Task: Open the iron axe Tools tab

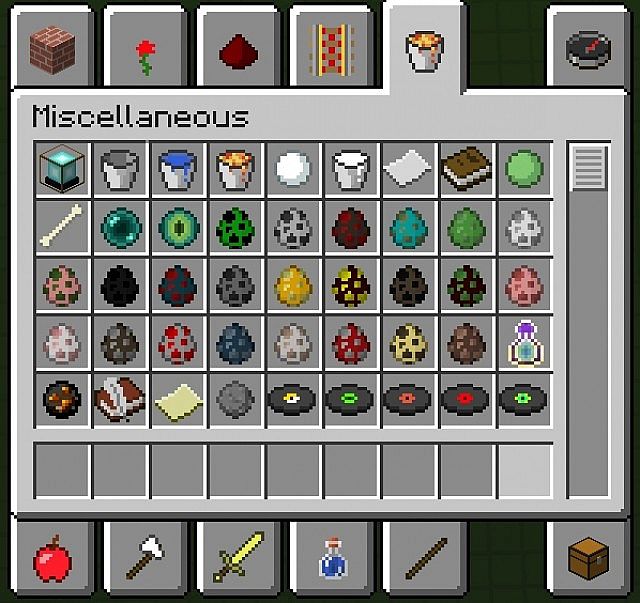Action: pos(146,558)
